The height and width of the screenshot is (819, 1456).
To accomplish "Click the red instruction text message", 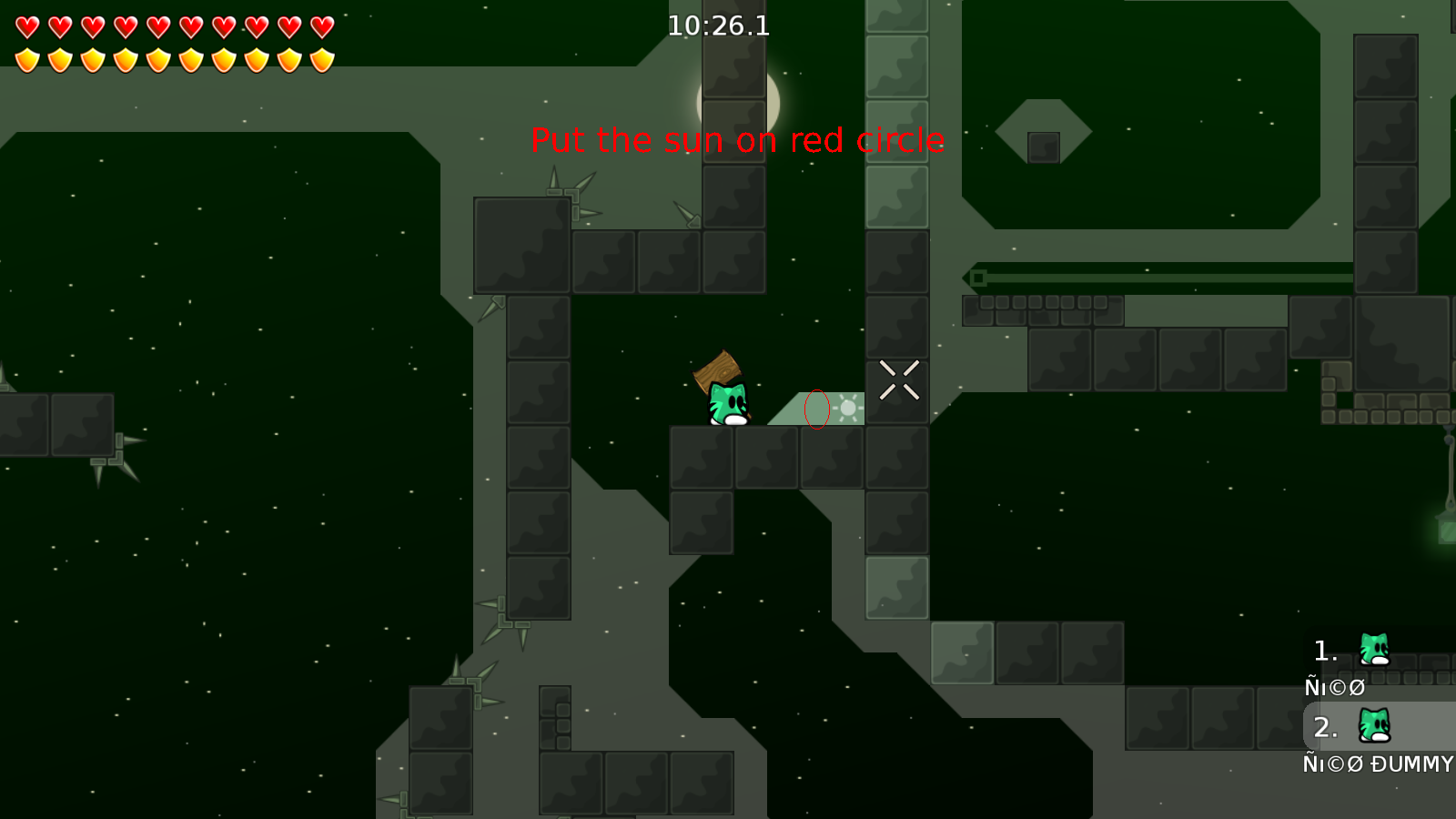I will coord(739,141).
